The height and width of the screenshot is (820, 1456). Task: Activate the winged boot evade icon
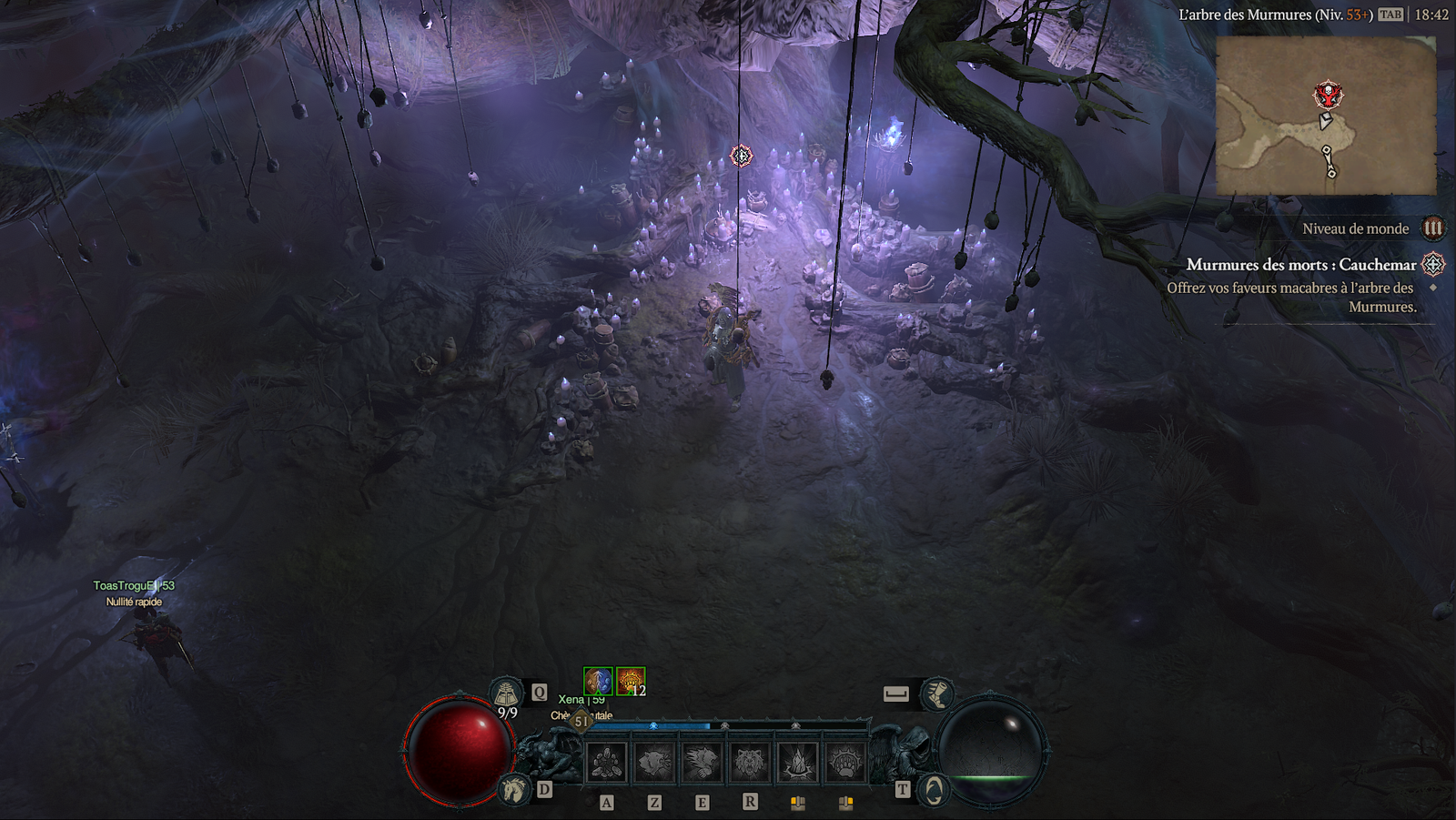[935, 694]
